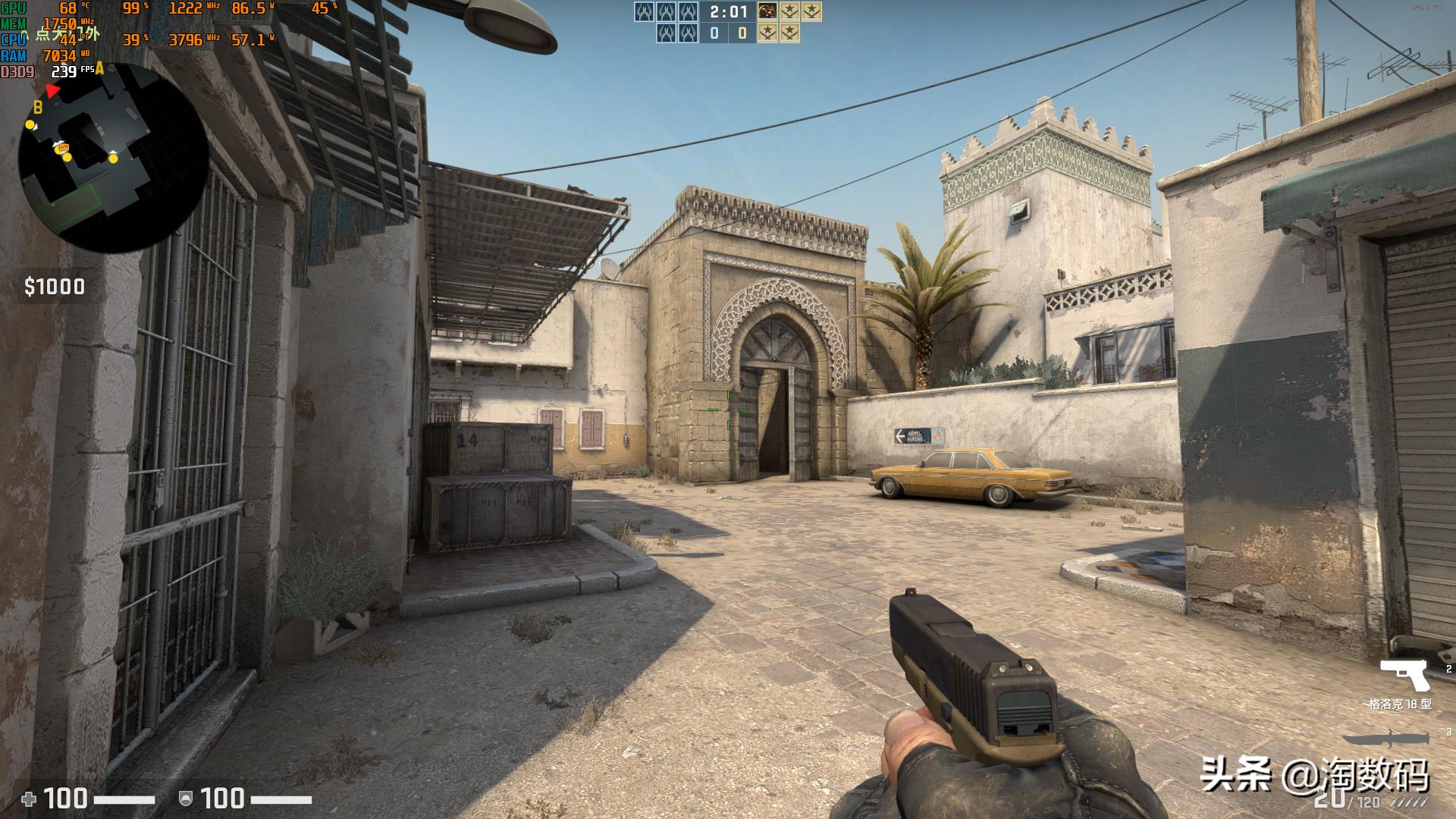Viewport: 1456px width, 819px height.
Task: Select bombsite B marker on radar
Action: click(x=37, y=108)
